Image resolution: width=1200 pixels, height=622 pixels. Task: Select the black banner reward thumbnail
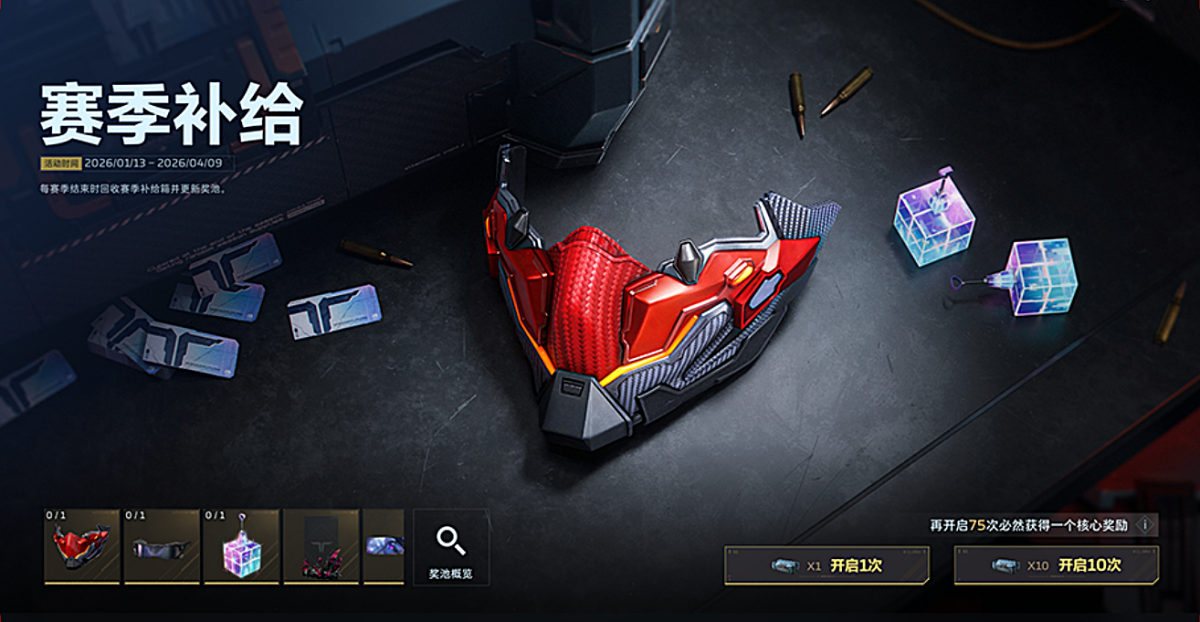321,547
